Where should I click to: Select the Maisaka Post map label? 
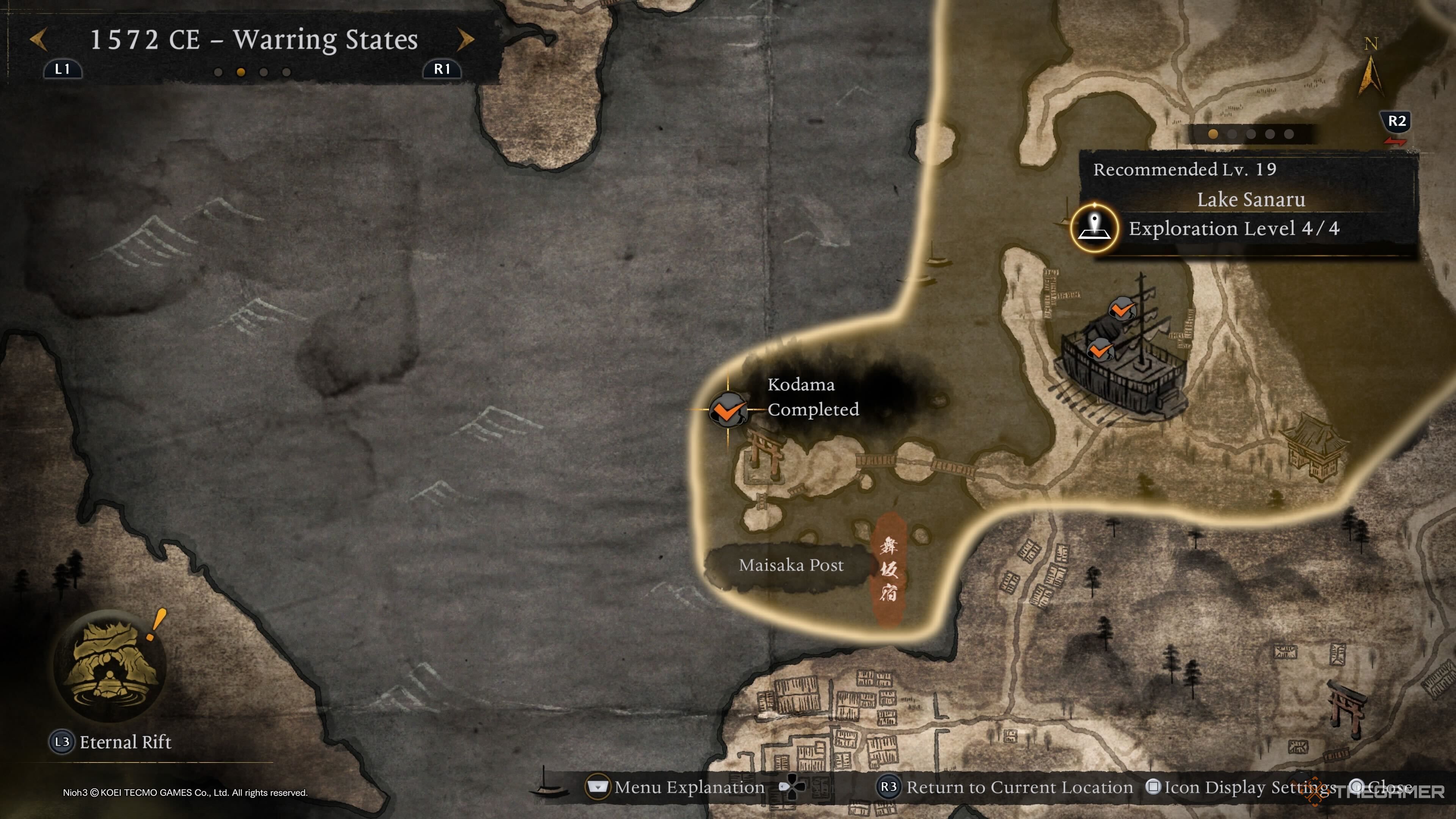click(791, 565)
